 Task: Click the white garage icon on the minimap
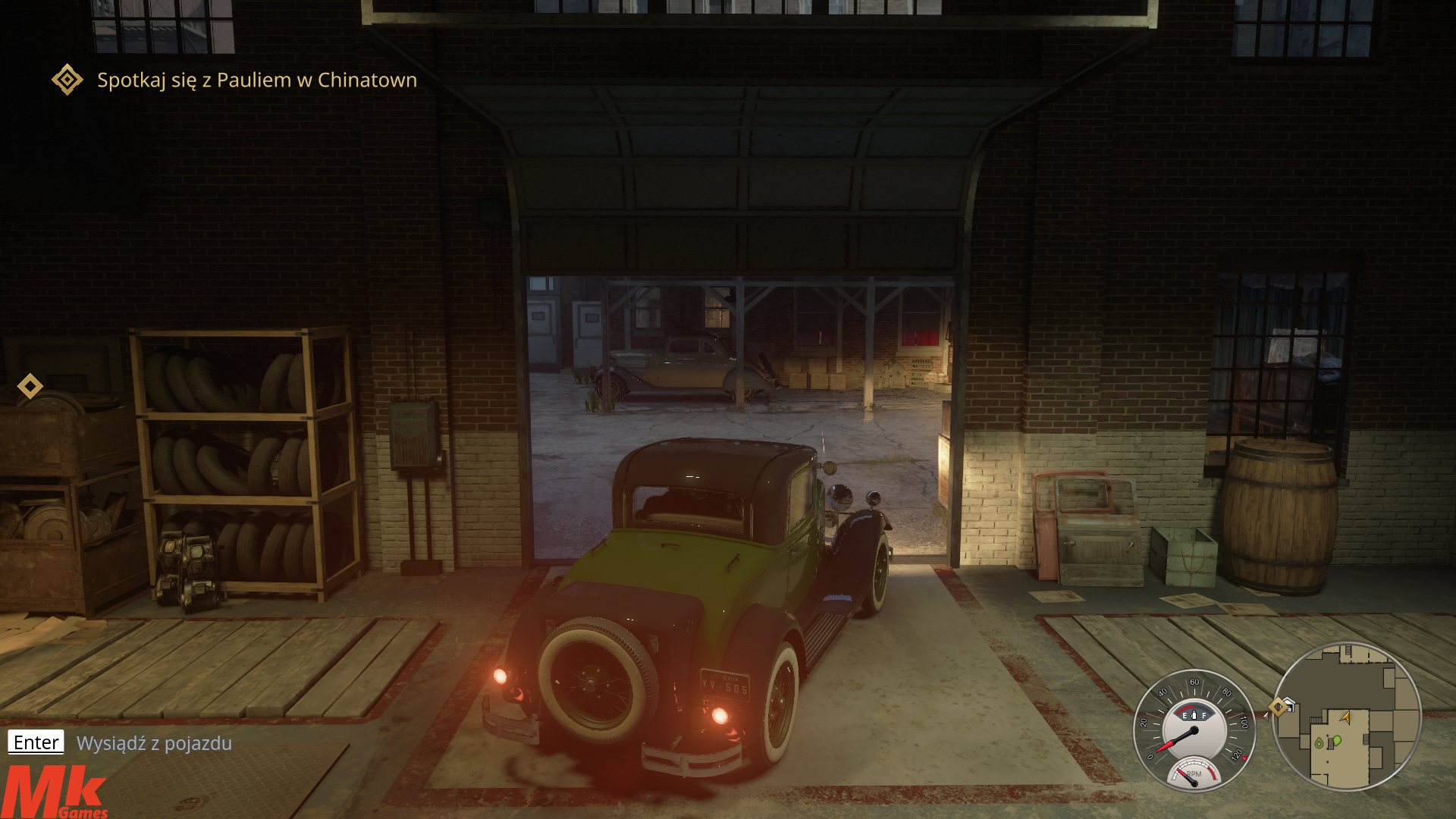tap(1289, 705)
